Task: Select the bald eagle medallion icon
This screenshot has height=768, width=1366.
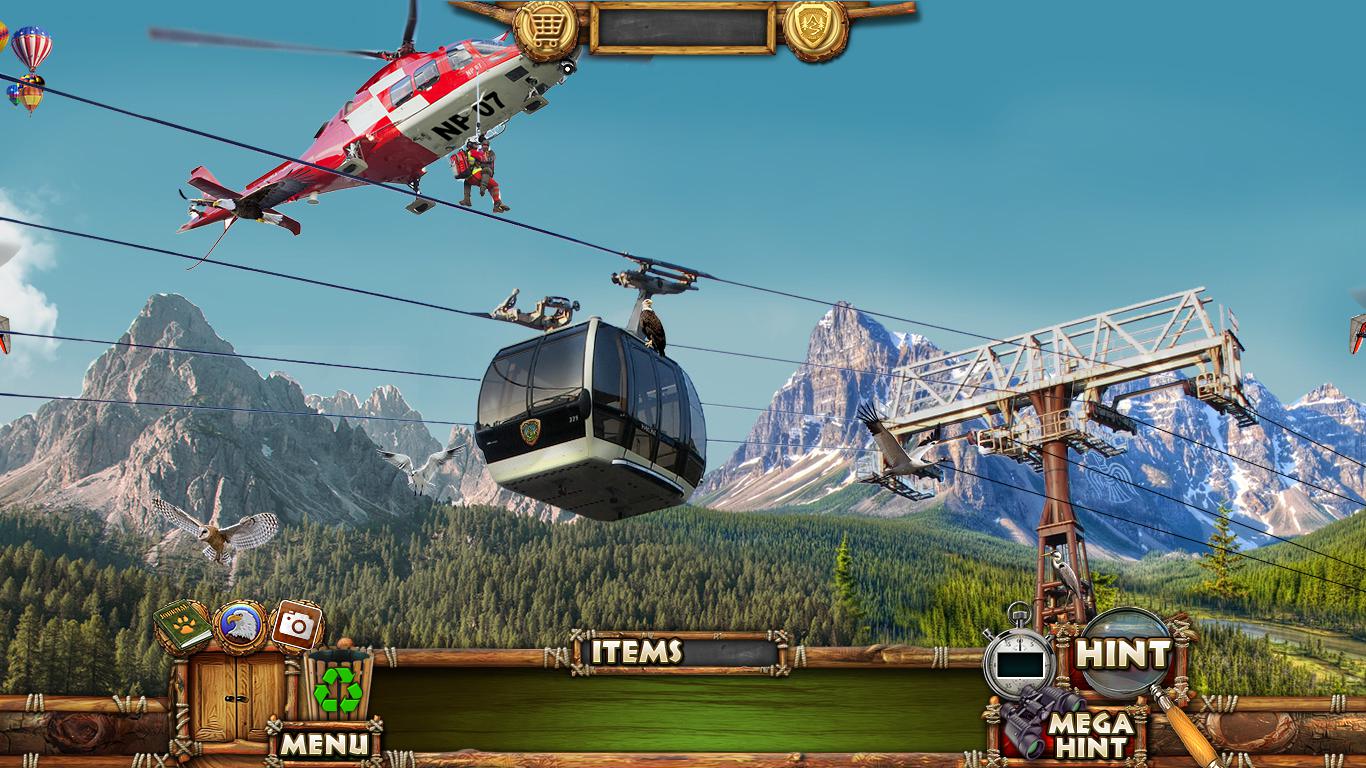Action: [x=240, y=626]
